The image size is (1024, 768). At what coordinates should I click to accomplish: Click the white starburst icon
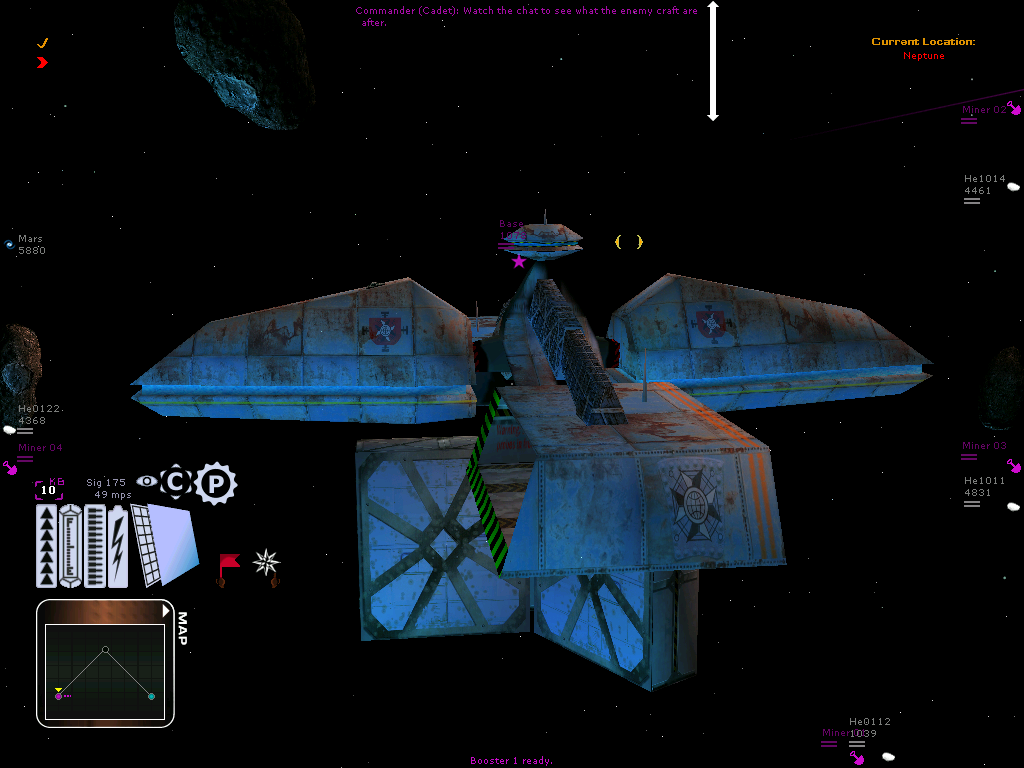(x=266, y=562)
